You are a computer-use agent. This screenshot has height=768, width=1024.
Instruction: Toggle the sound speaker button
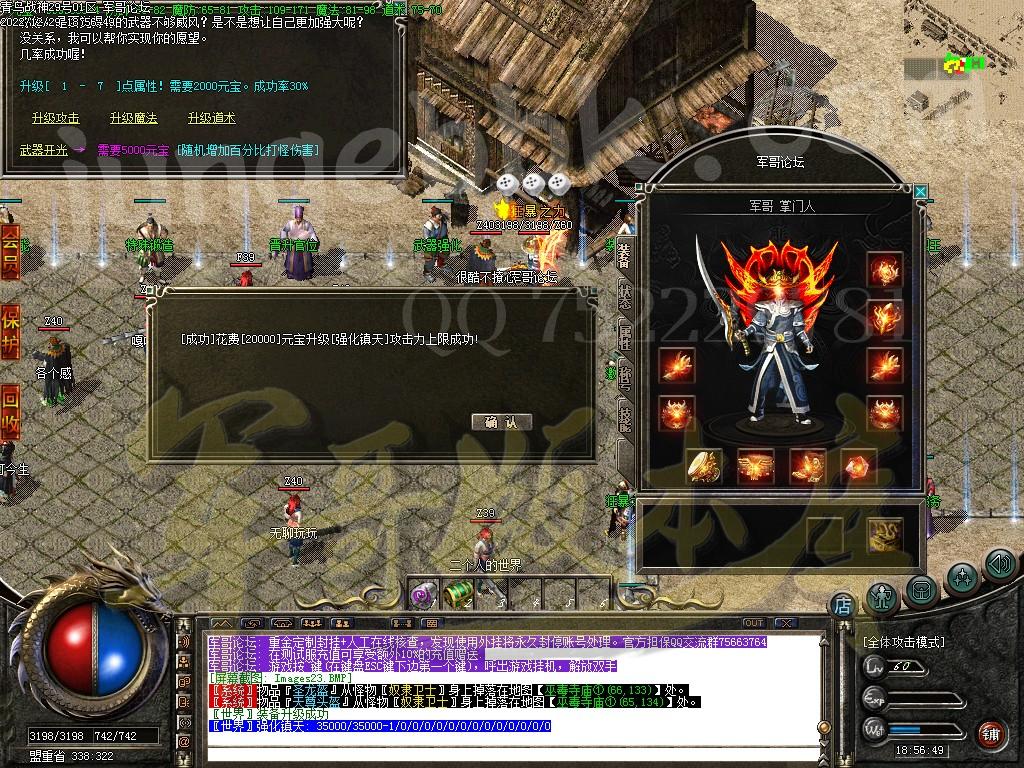[999, 564]
